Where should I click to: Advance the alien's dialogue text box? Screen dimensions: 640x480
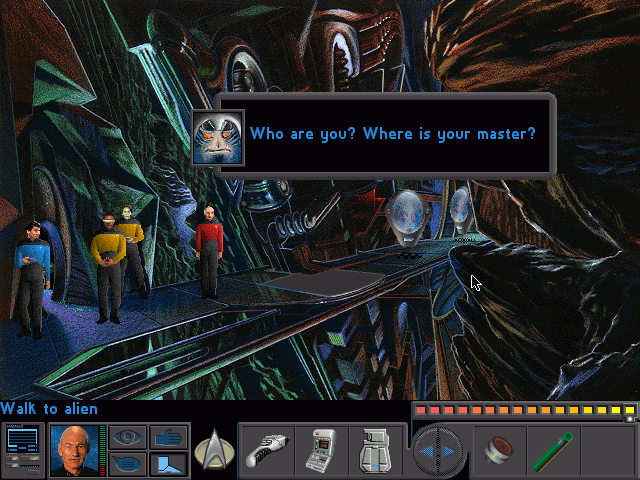click(395, 134)
